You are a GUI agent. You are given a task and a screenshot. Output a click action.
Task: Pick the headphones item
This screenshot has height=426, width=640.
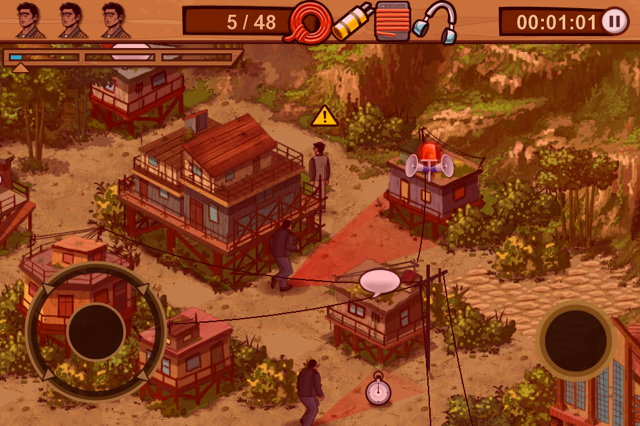(x=435, y=21)
